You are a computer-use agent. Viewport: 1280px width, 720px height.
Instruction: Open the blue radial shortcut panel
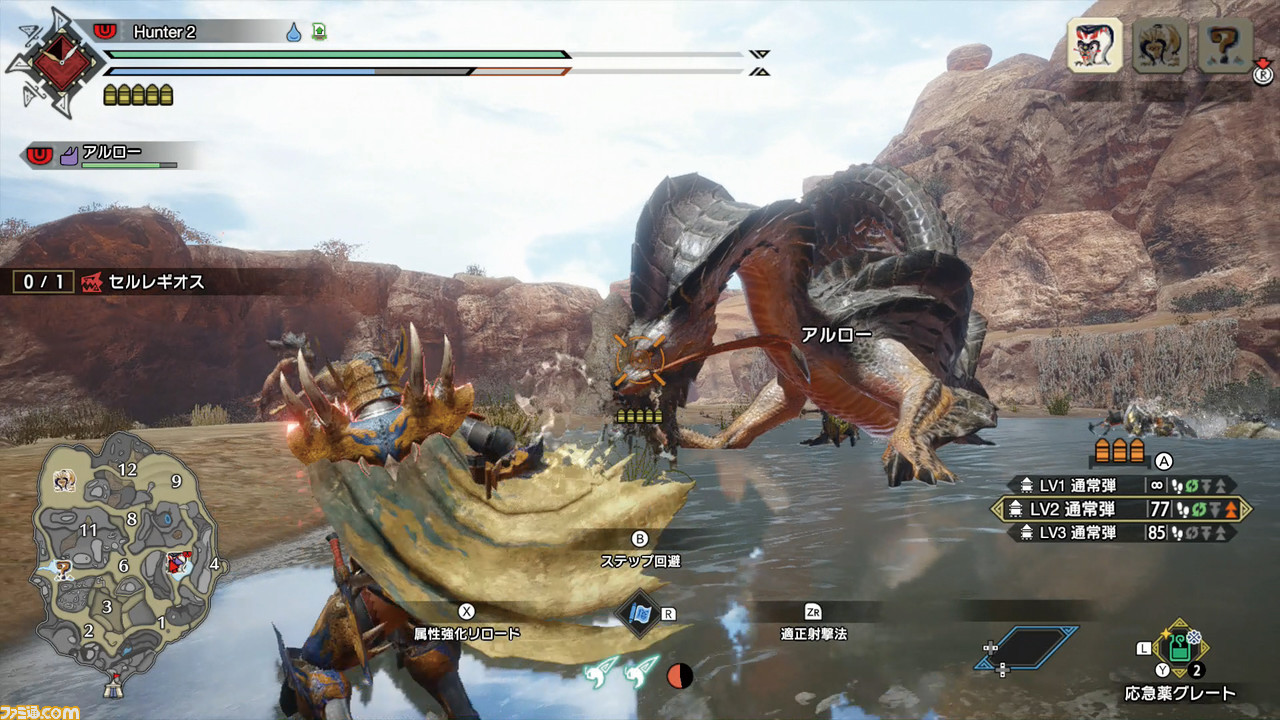tap(1028, 648)
